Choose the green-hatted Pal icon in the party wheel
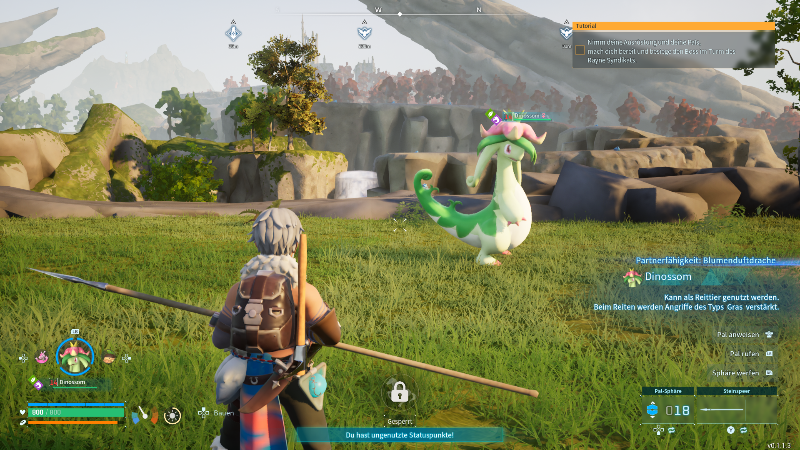This screenshot has width=800, height=450. coord(108,356)
